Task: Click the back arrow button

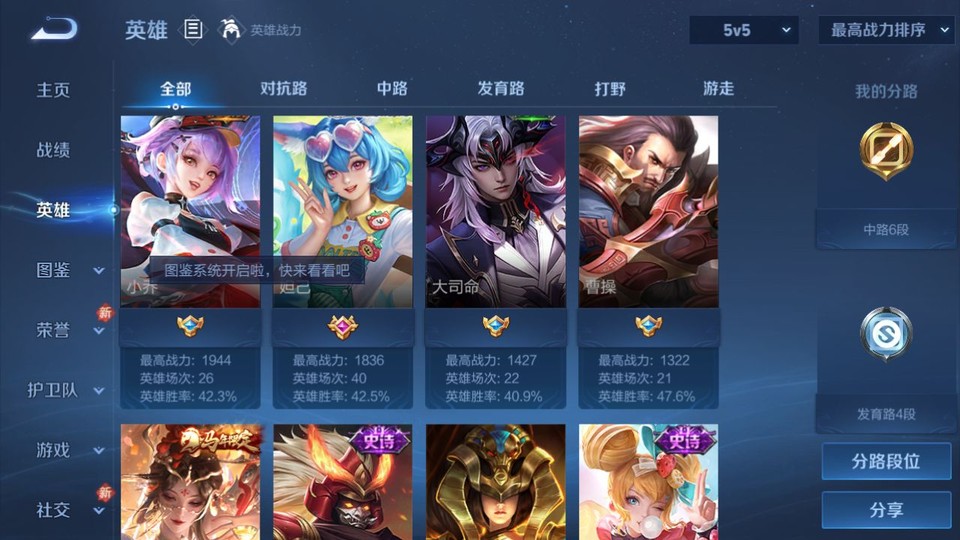Action: pyautogui.click(x=54, y=29)
